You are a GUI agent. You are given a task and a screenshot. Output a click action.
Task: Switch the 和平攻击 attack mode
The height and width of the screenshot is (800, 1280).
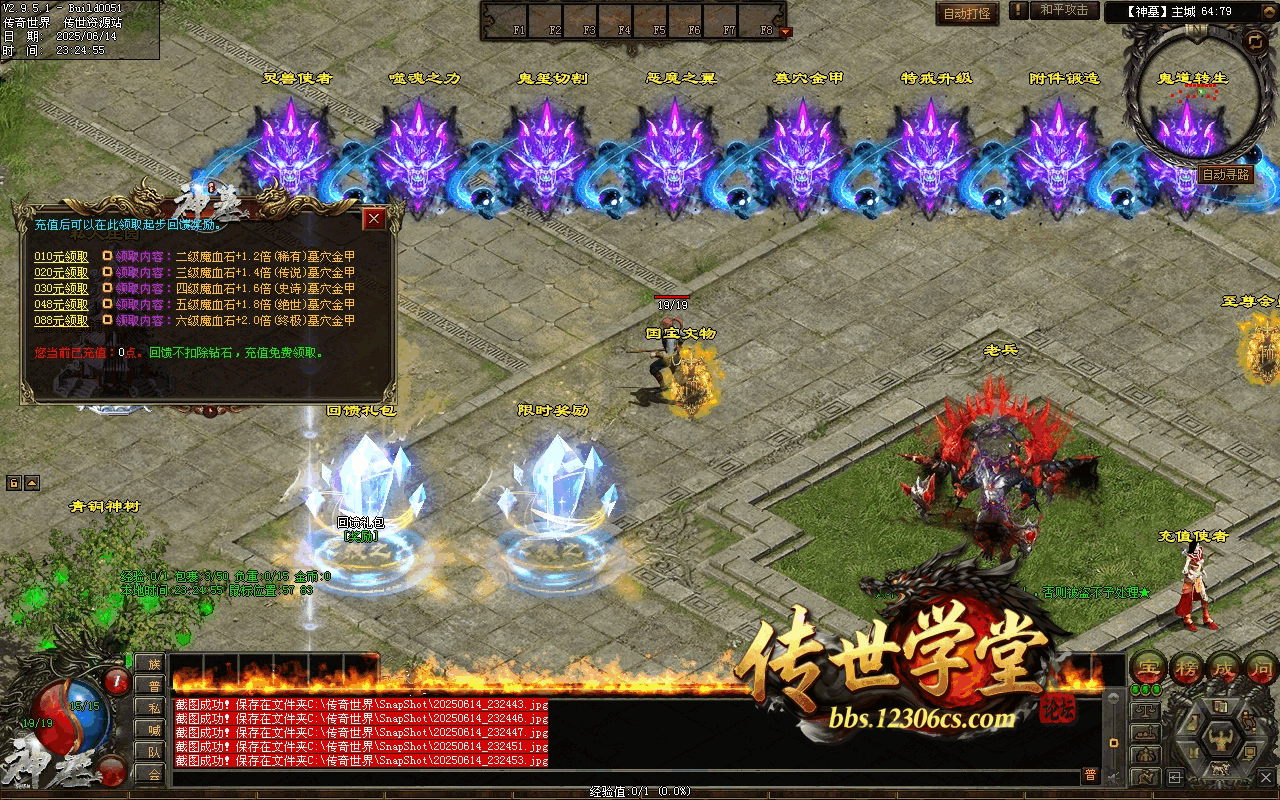(x=1063, y=11)
